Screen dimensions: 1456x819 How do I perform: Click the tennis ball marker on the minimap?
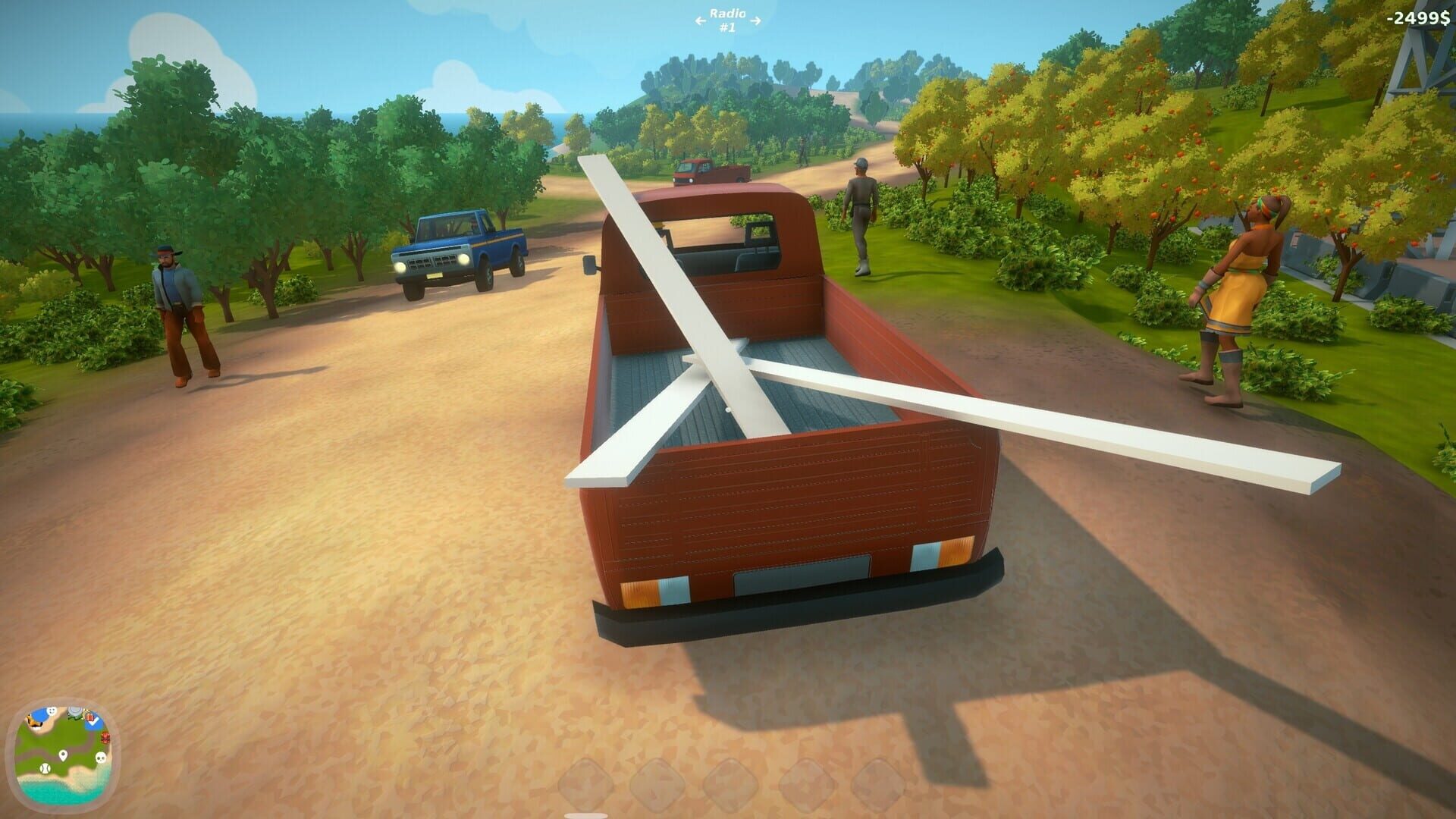pos(45,769)
